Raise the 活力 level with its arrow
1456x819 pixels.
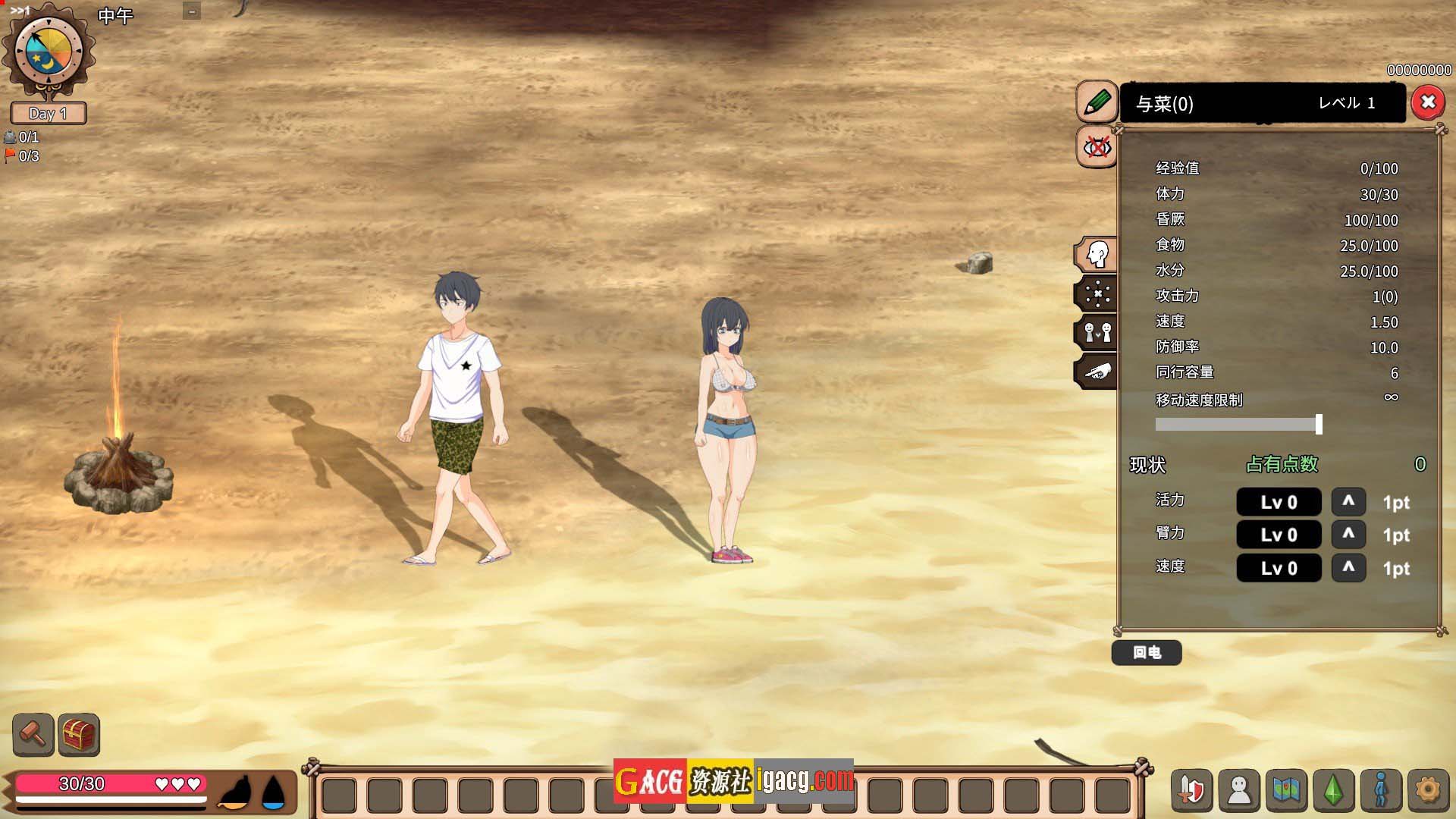click(1348, 501)
